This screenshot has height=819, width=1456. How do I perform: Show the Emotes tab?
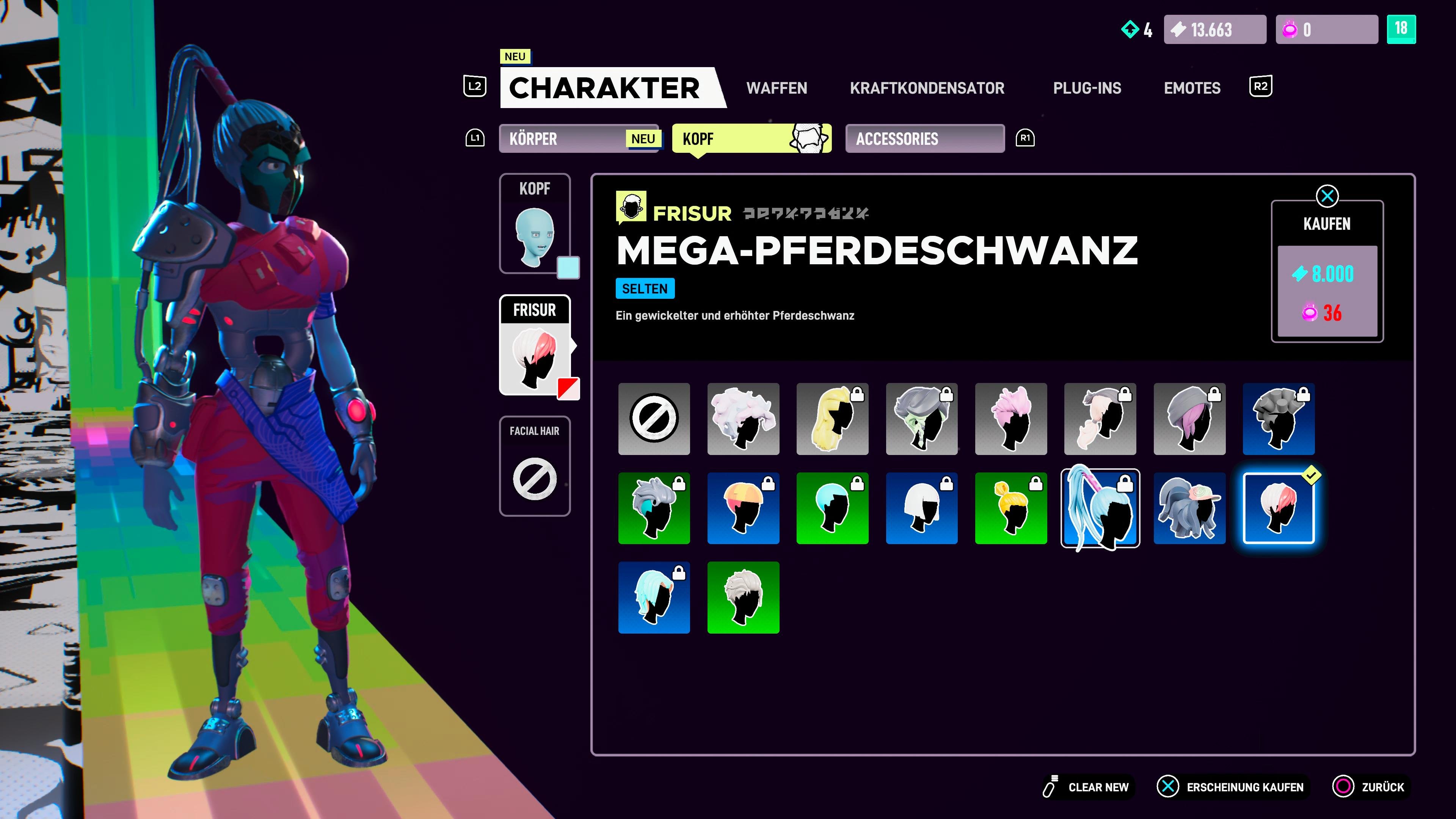click(1191, 88)
